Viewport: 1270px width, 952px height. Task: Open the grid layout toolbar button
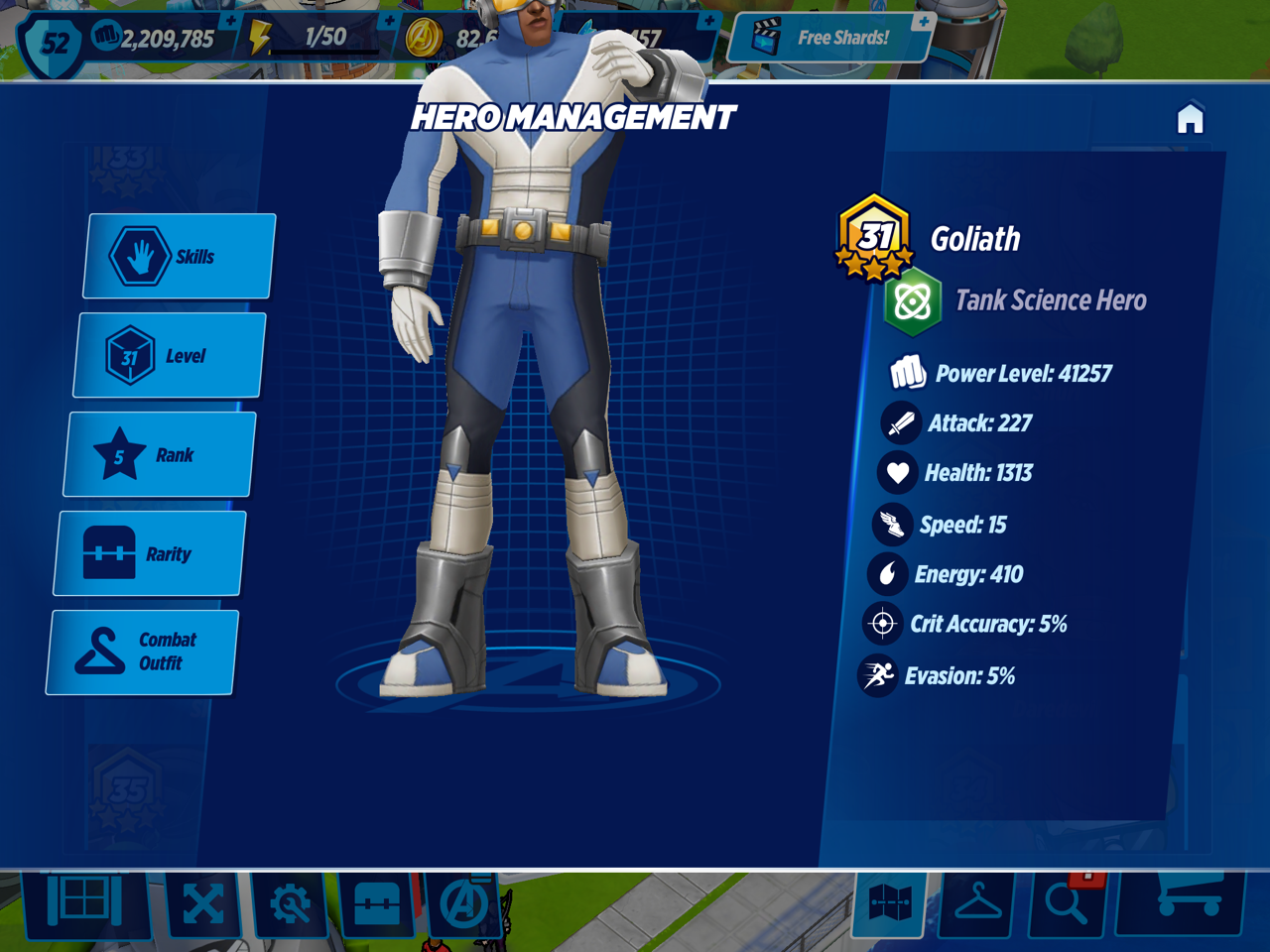pyautogui.click(x=85, y=900)
